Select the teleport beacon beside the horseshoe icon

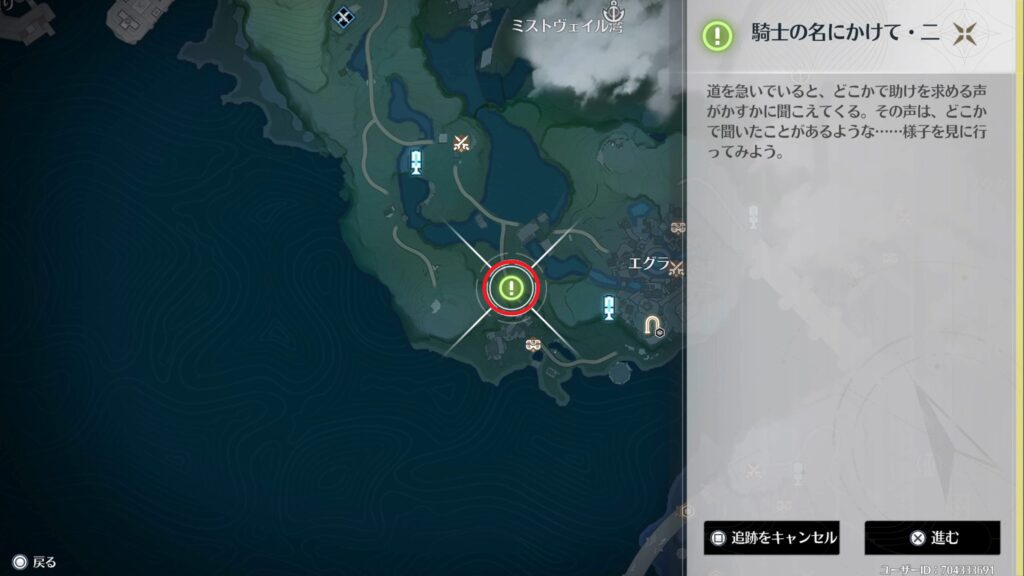pyautogui.click(x=609, y=307)
